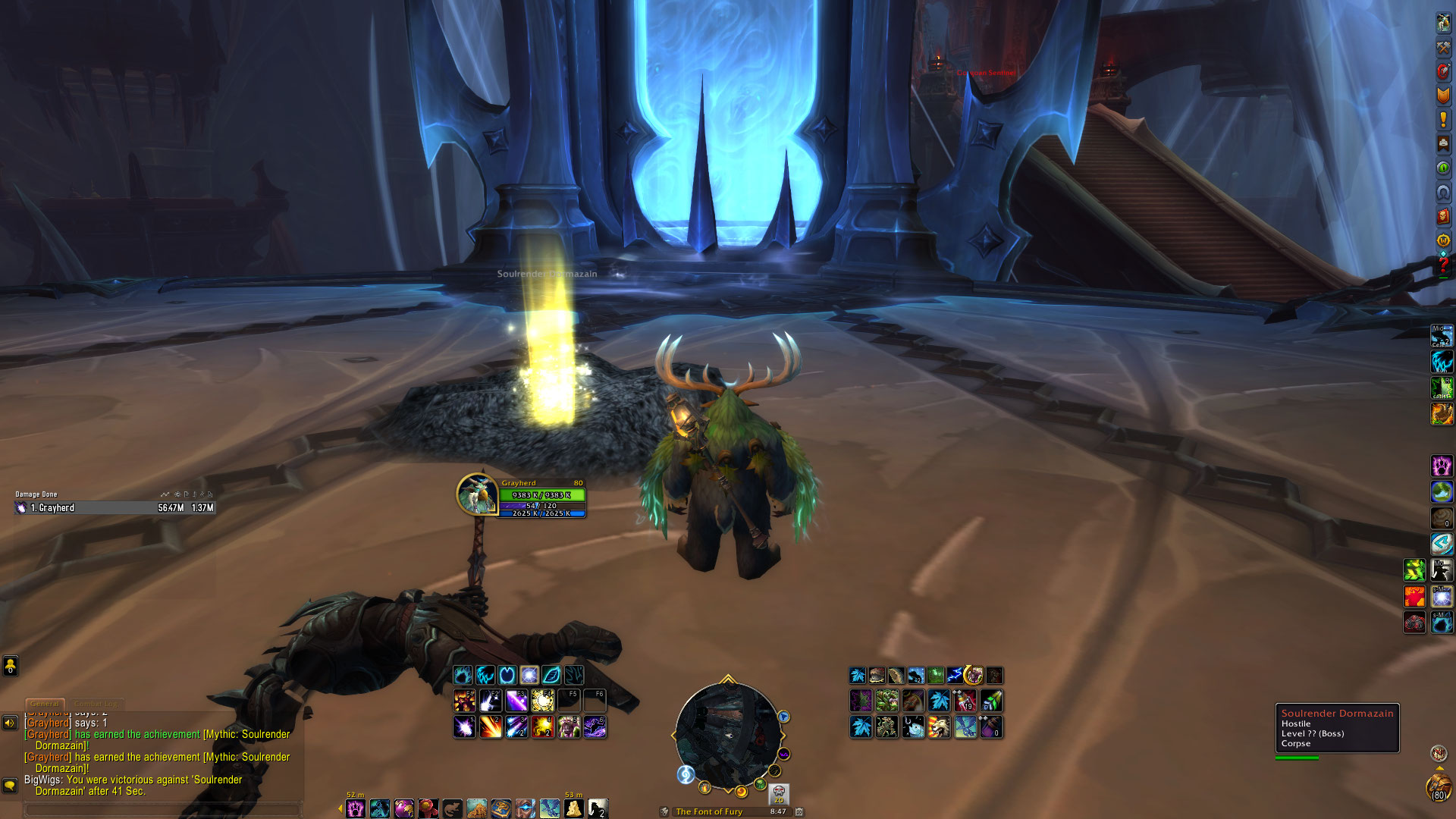This screenshot has width=1456, height=819.
Task: Switch to the Combat Log chat tab
Action: (x=96, y=704)
